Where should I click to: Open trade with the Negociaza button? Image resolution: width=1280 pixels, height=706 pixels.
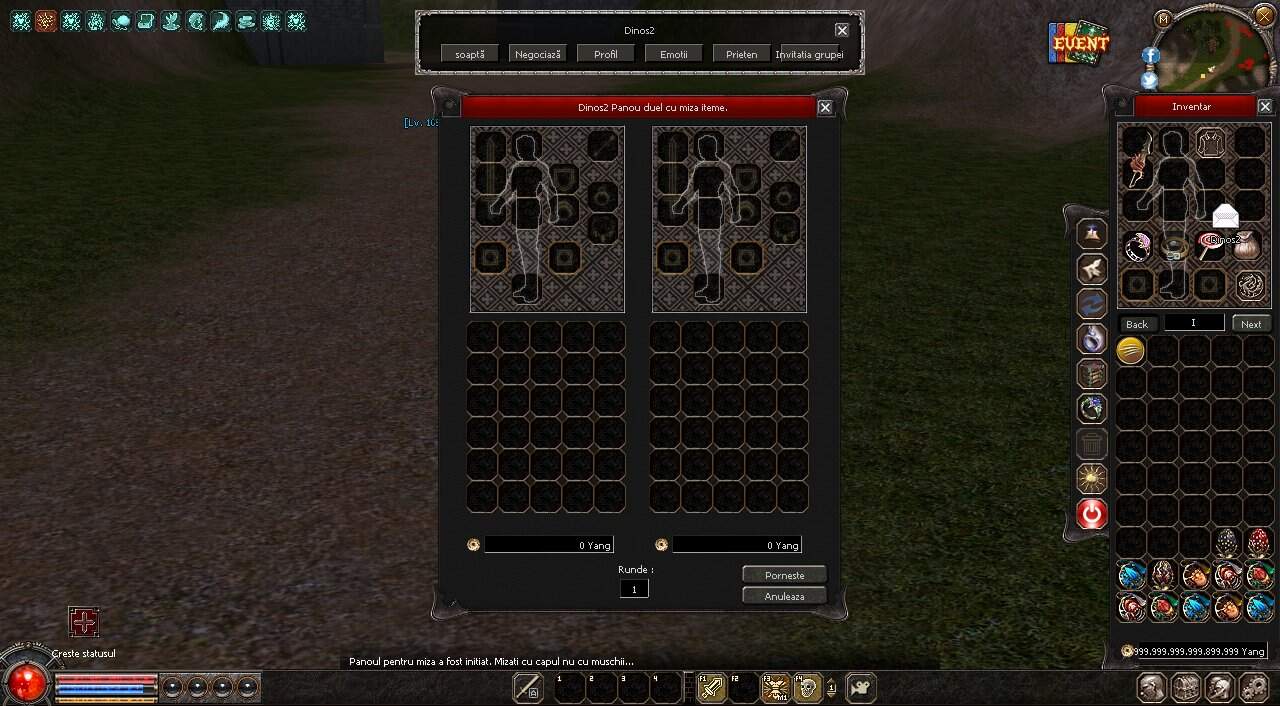538,54
